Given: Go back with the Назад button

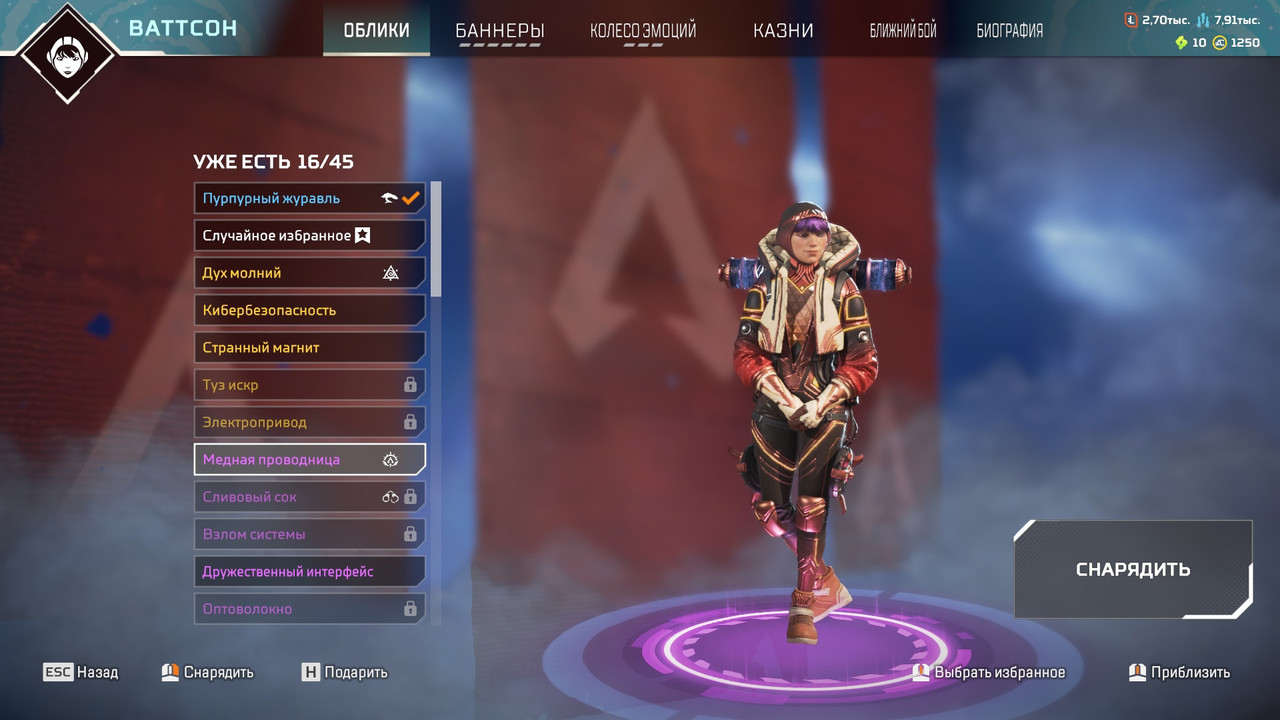Looking at the screenshot, I should tap(81, 672).
